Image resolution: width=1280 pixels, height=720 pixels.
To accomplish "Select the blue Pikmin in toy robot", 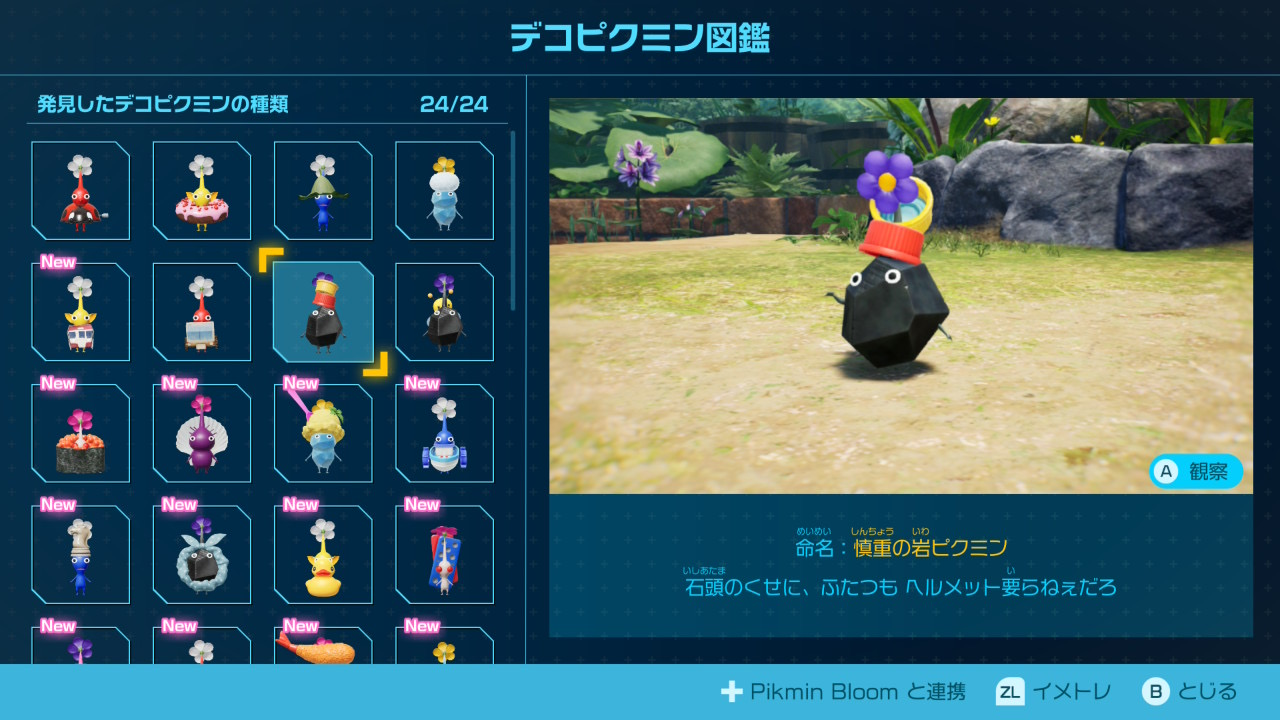I will point(444,433).
